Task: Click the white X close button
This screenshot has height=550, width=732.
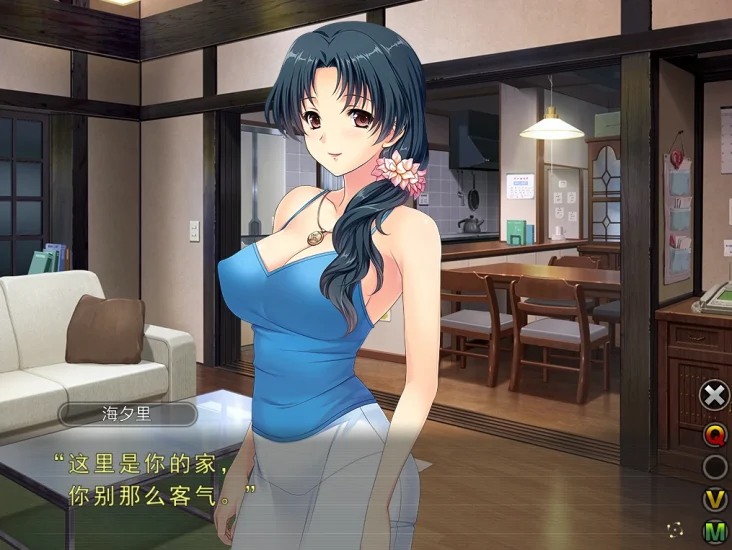Action: [x=714, y=395]
